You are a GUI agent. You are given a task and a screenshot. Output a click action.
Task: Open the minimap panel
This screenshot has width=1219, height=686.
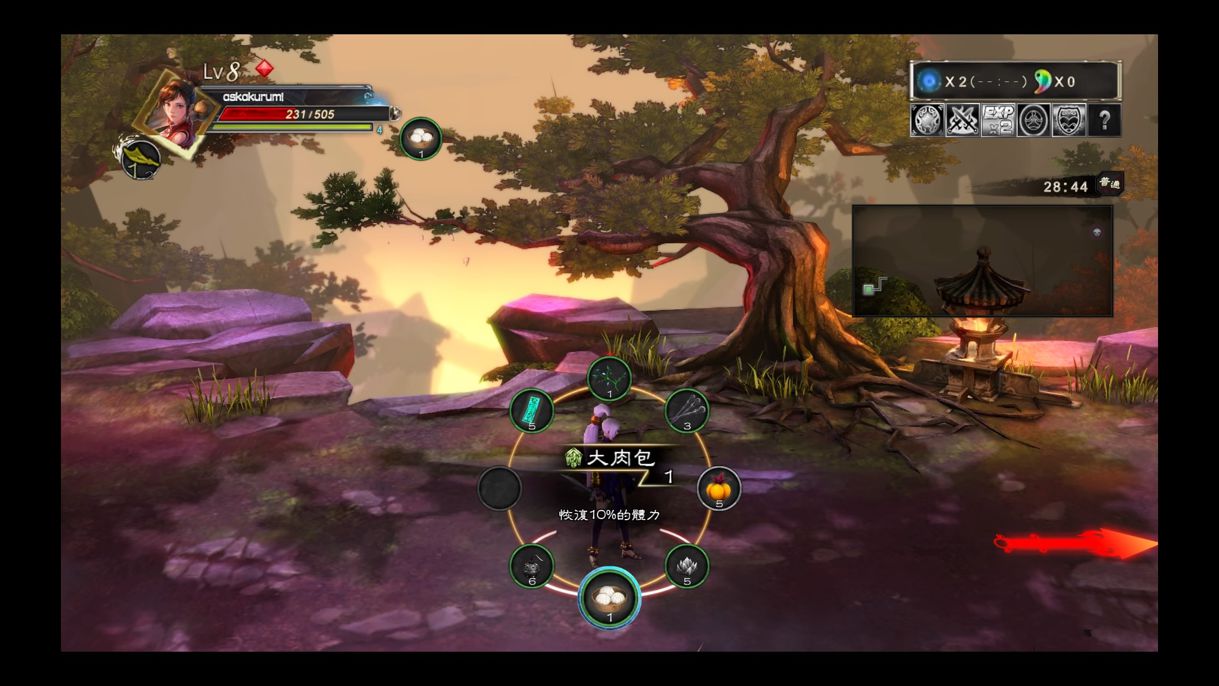[x=982, y=261]
